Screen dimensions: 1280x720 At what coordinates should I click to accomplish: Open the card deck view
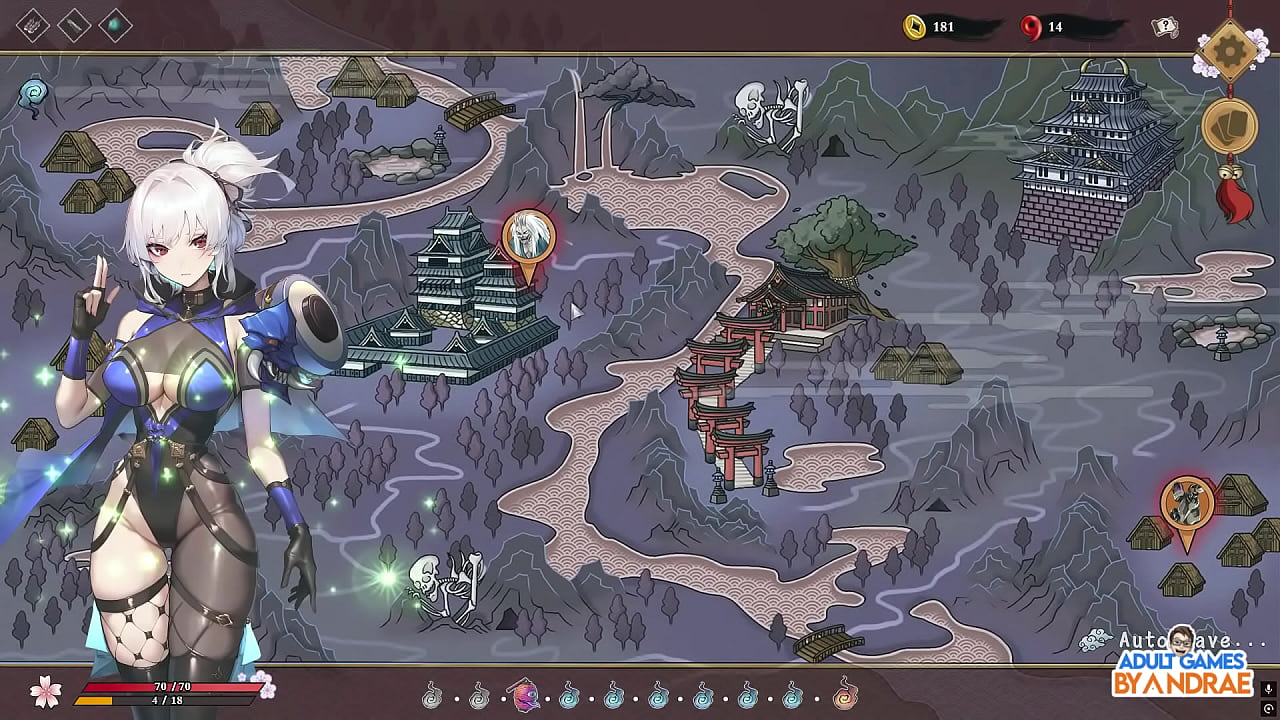[1229, 126]
